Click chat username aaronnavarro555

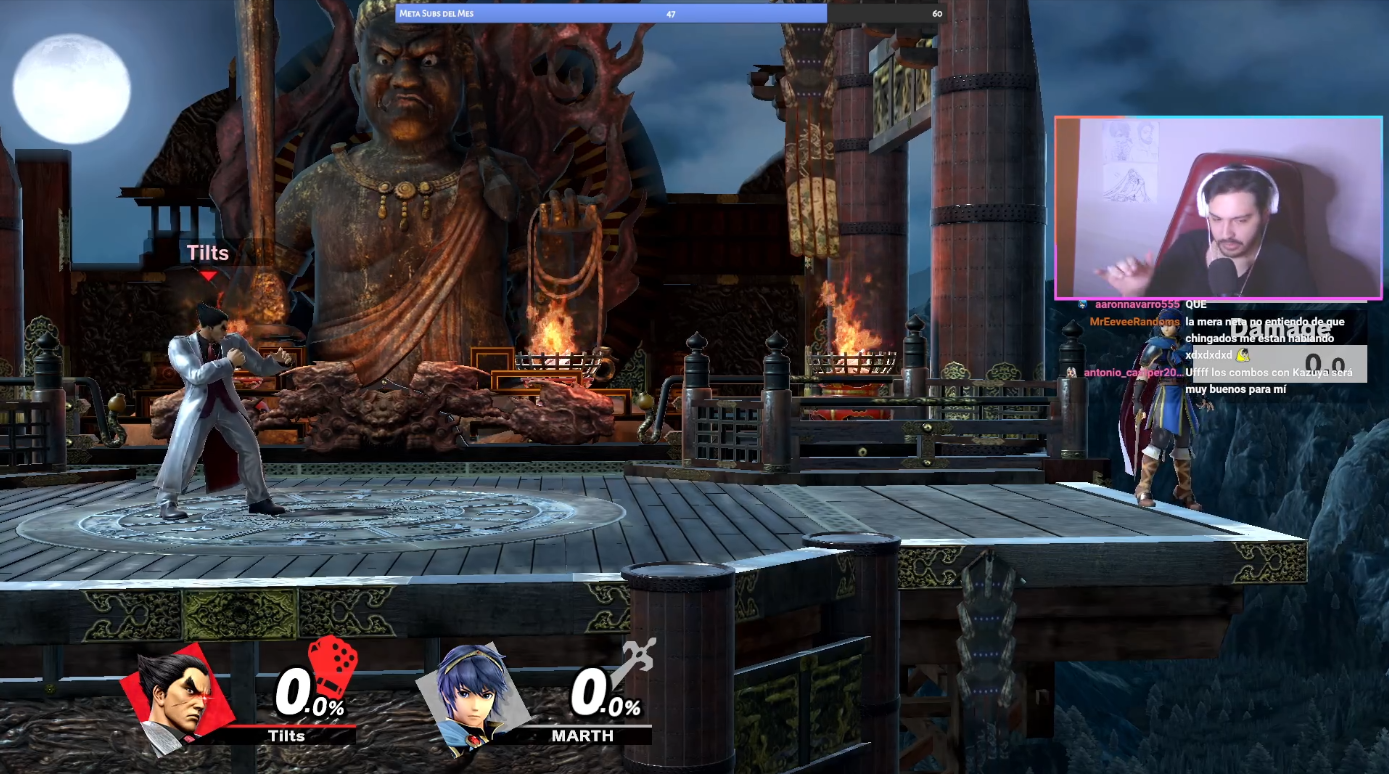(x=1137, y=304)
